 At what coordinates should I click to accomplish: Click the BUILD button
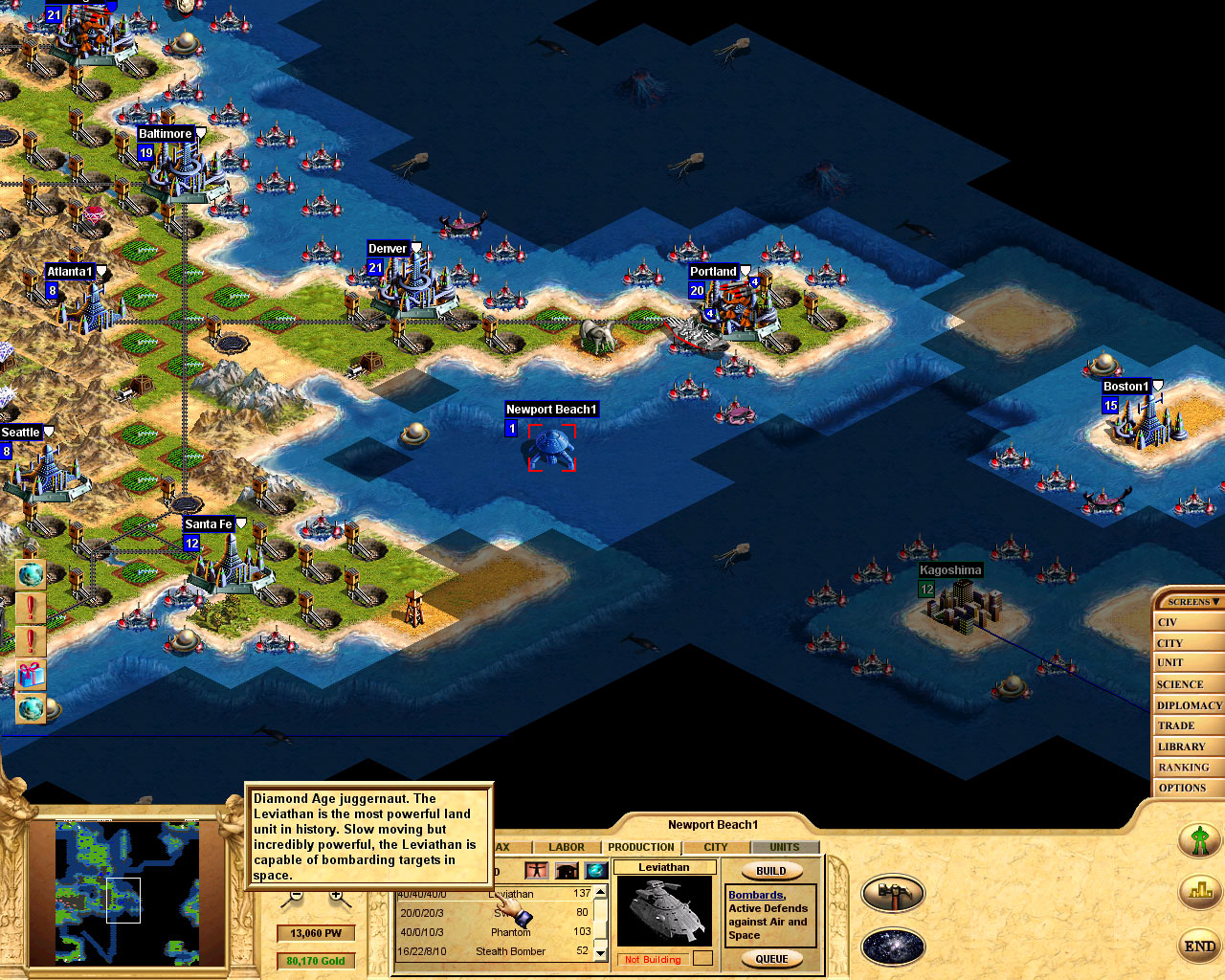[x=771, y=870]
